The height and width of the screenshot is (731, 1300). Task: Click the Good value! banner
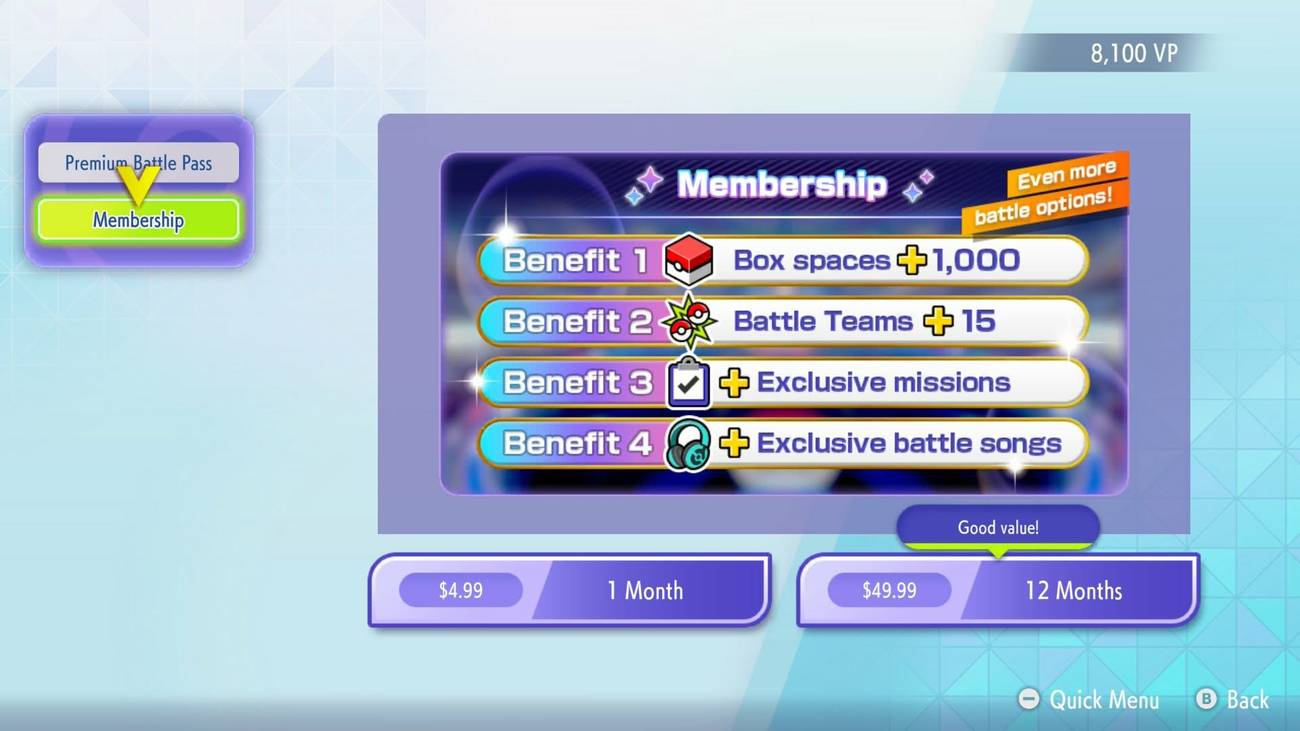997,527
